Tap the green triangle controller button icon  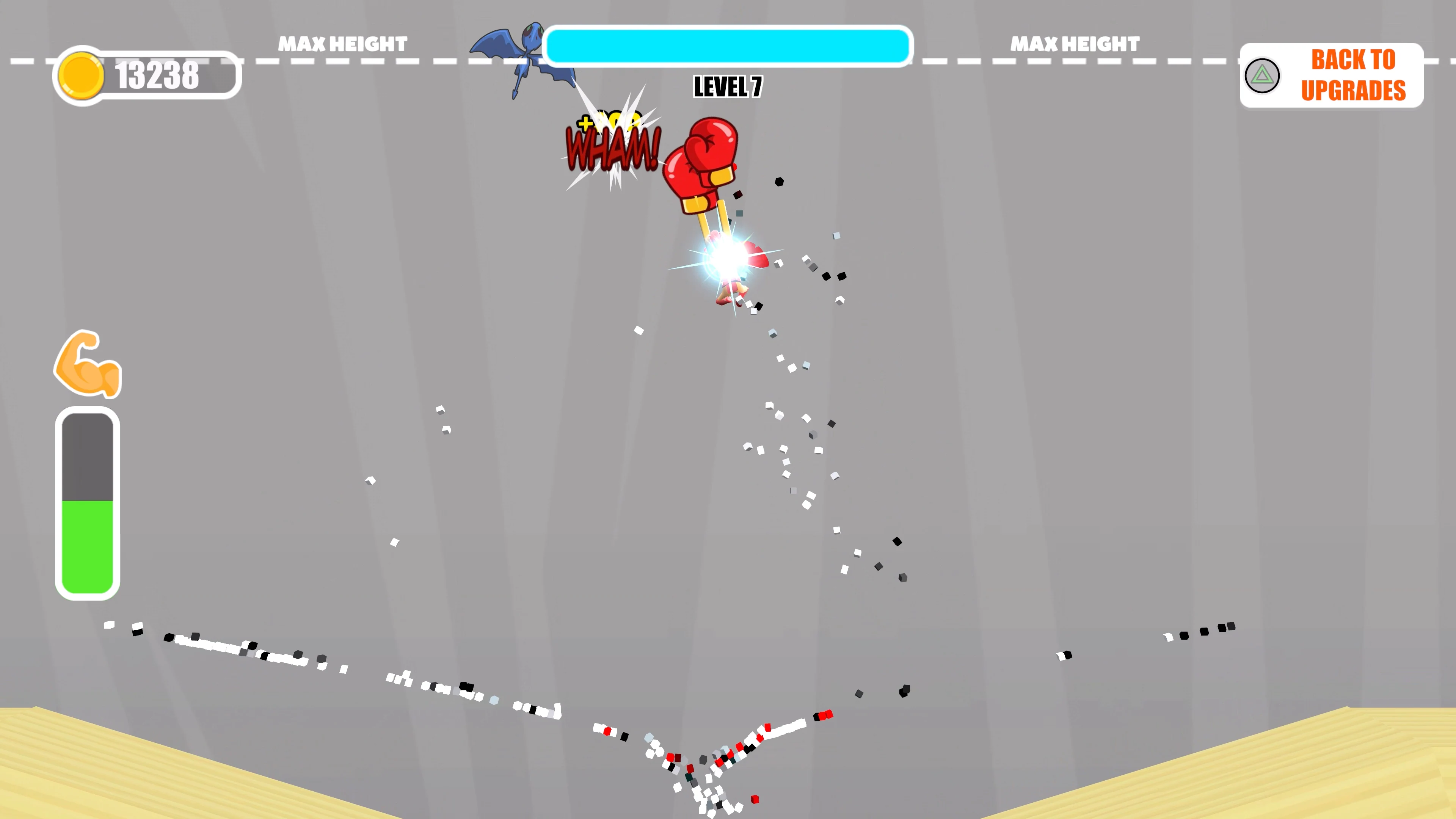point(1262,75)
